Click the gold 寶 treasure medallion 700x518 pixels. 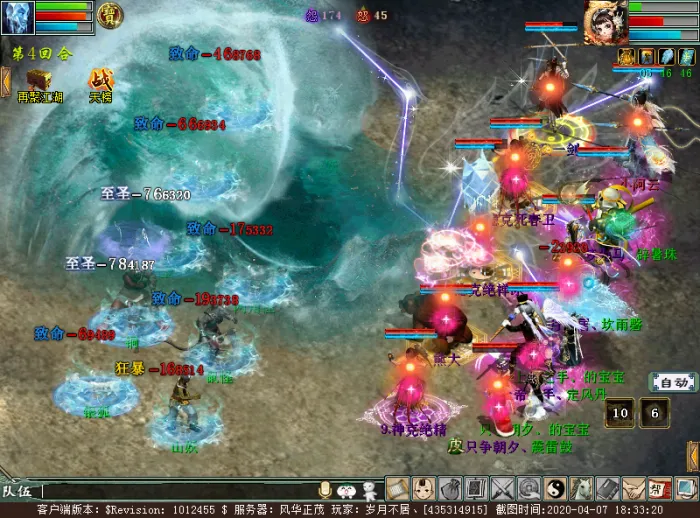(x=108, y=14)
